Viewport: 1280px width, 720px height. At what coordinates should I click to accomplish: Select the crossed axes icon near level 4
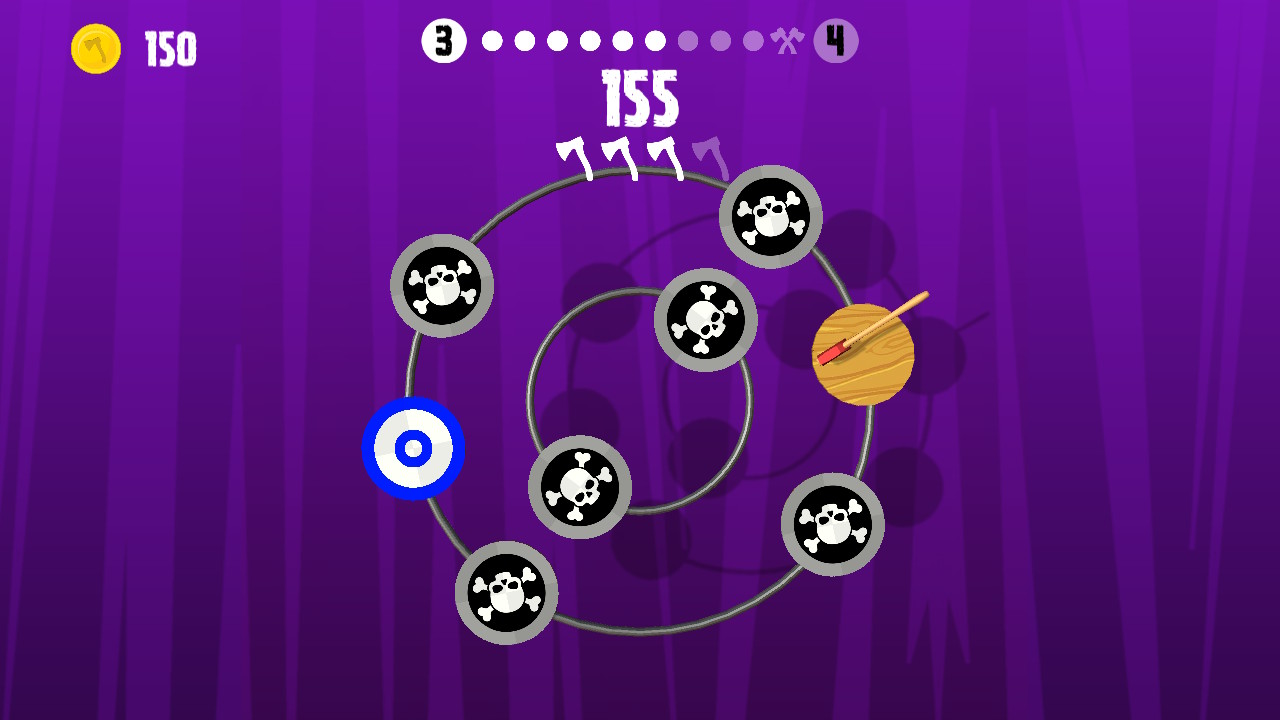787,41
